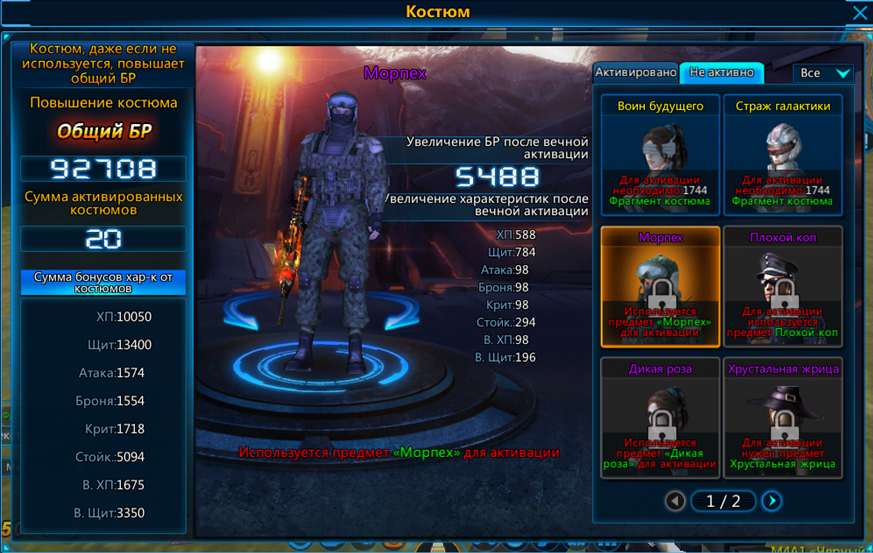Image resolution: width=873 pixels, height=553 pixels.
Task: Switch to the Активировано tab
Action: (635, 73)
